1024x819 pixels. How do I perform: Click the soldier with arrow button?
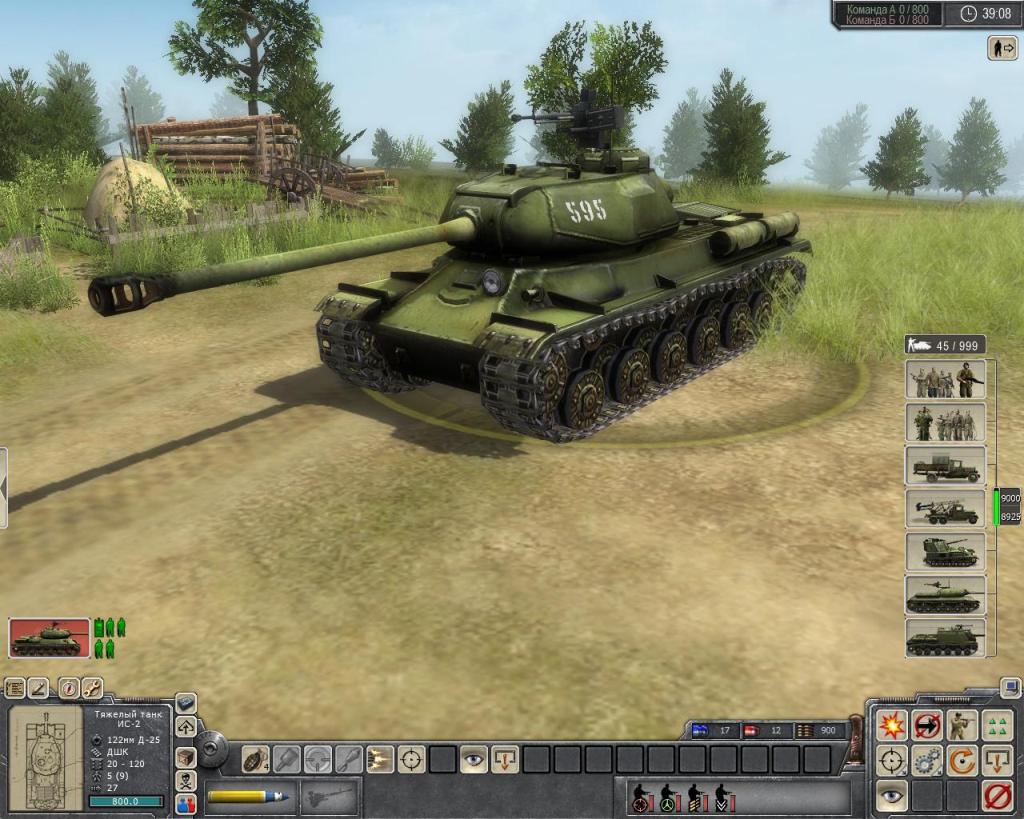pyautogui.click(x=1001, y=47)
